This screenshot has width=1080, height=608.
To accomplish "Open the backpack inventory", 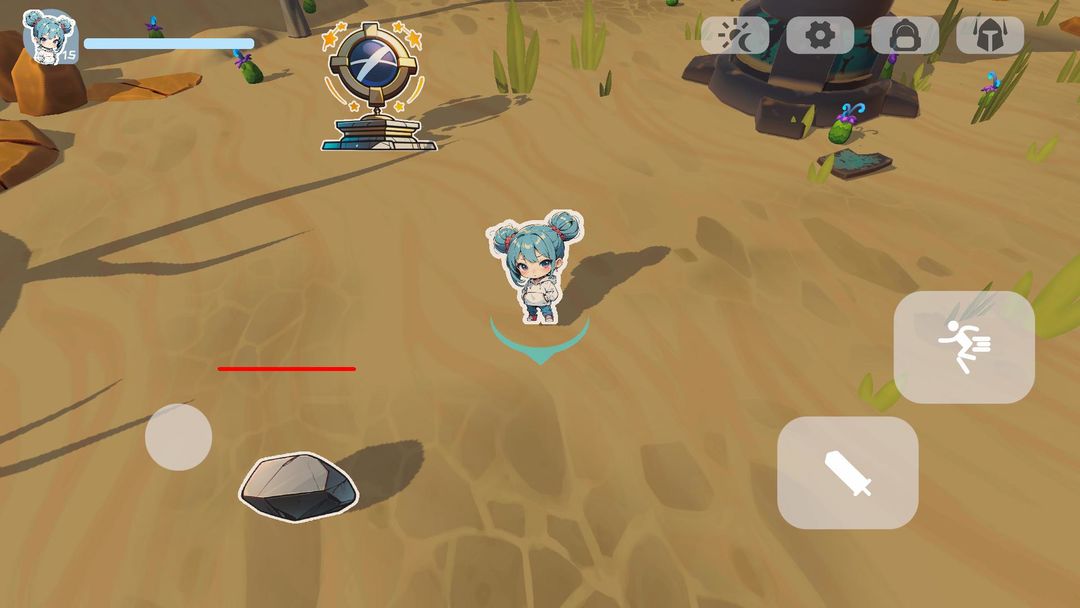I will point(905,36).
